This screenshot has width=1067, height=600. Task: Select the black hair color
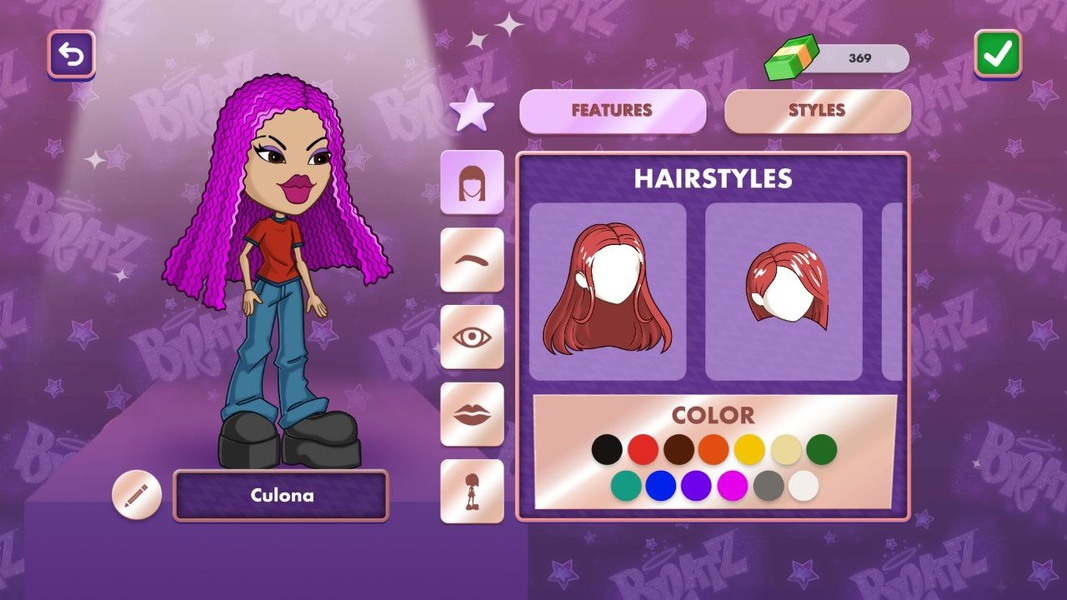click(606, 450)
